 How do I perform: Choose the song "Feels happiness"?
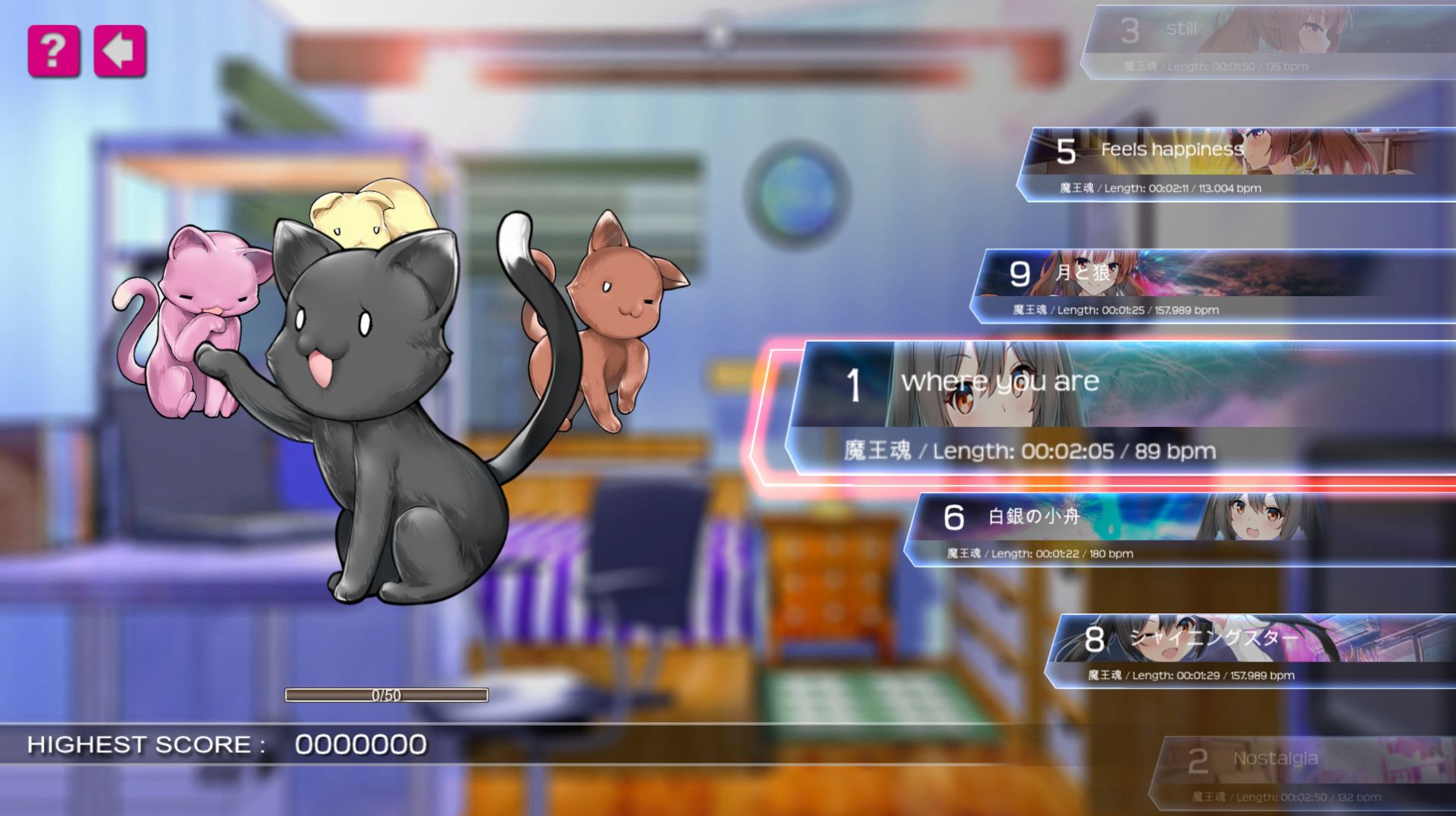1234,164
